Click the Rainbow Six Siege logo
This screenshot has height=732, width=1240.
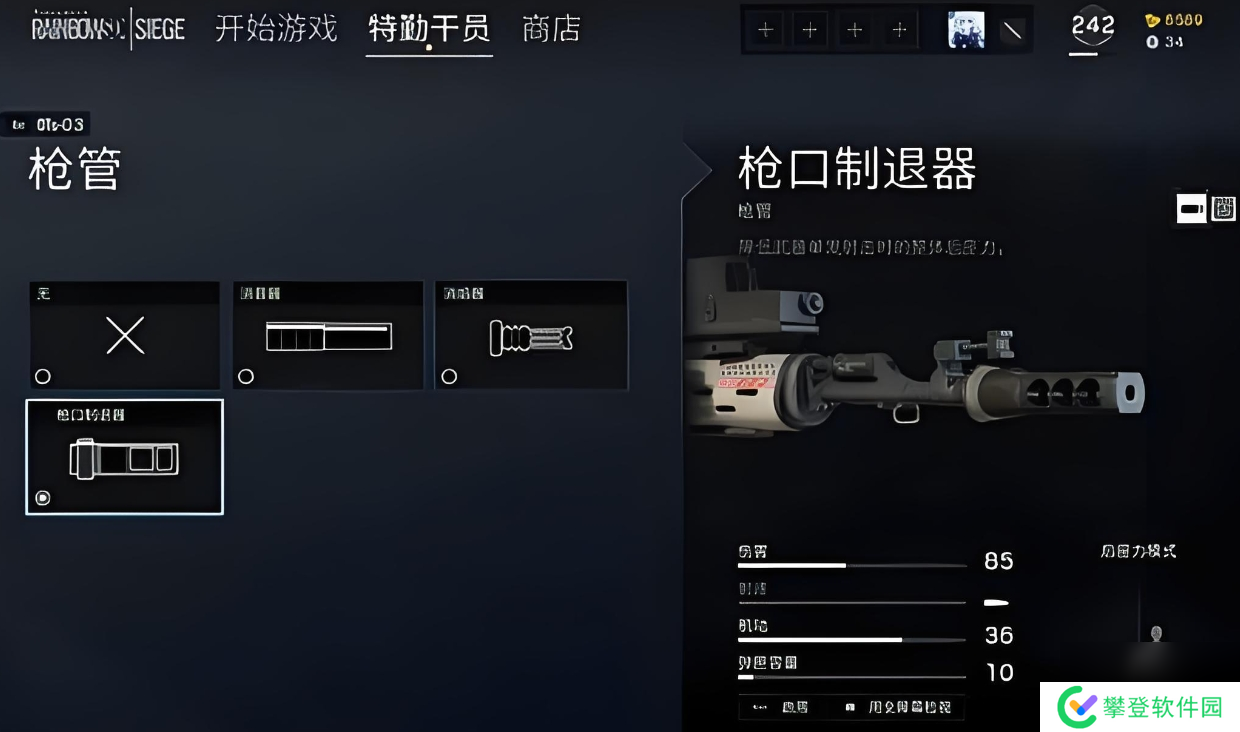point(108,29)
